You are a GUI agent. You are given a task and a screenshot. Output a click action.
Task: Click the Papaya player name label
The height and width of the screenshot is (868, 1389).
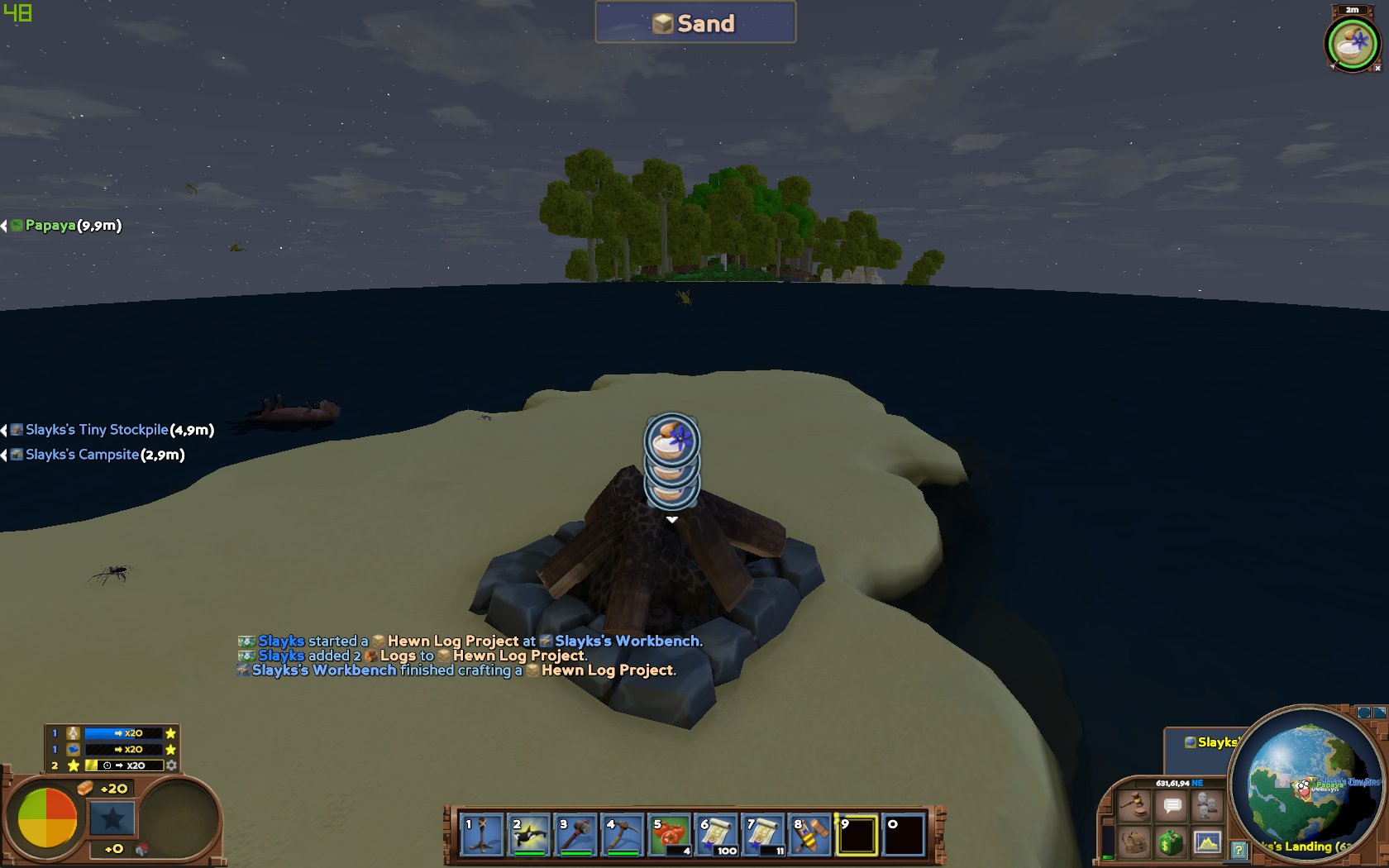coord(51,226)
